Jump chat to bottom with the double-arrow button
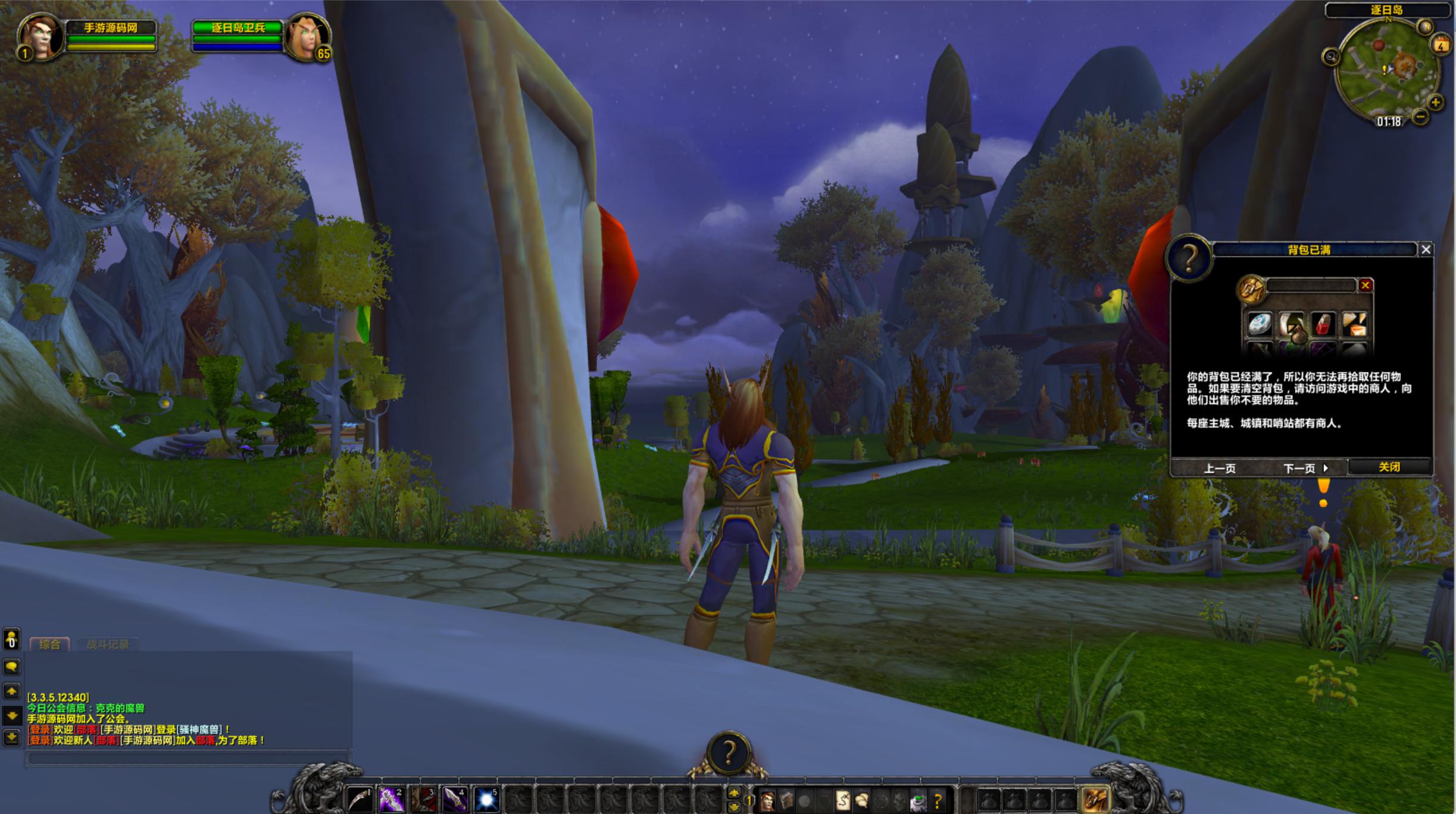This screenshot has width=1456, height=814. point(11,738)
